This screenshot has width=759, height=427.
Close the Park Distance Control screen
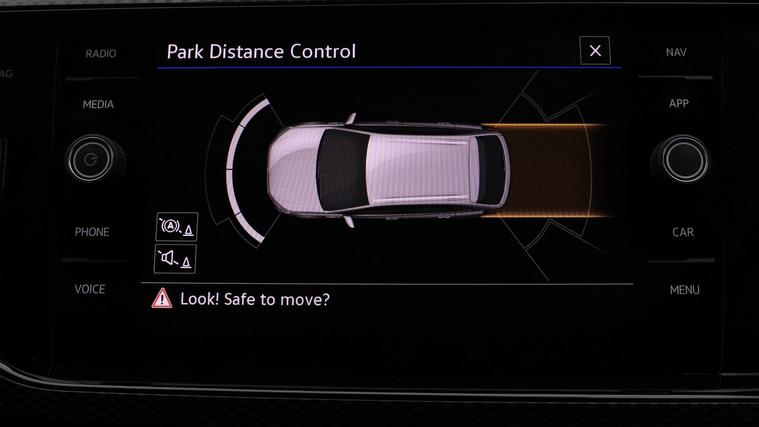[x=595, y=50]
